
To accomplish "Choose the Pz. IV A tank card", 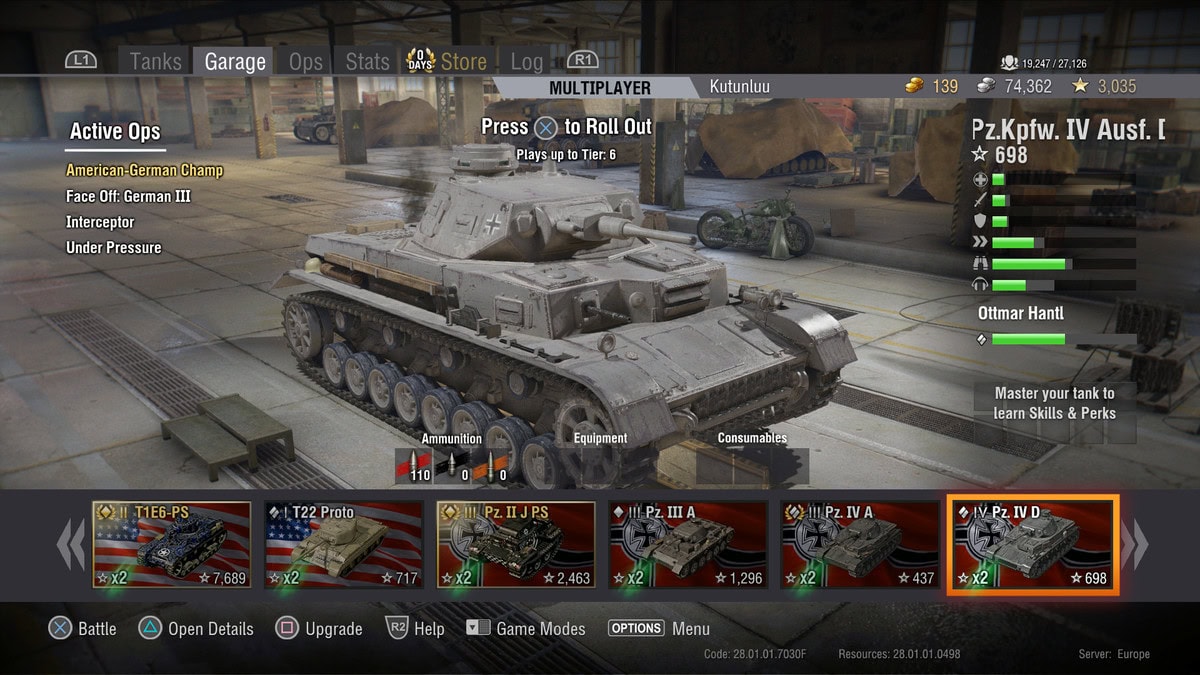I will 860,546.
